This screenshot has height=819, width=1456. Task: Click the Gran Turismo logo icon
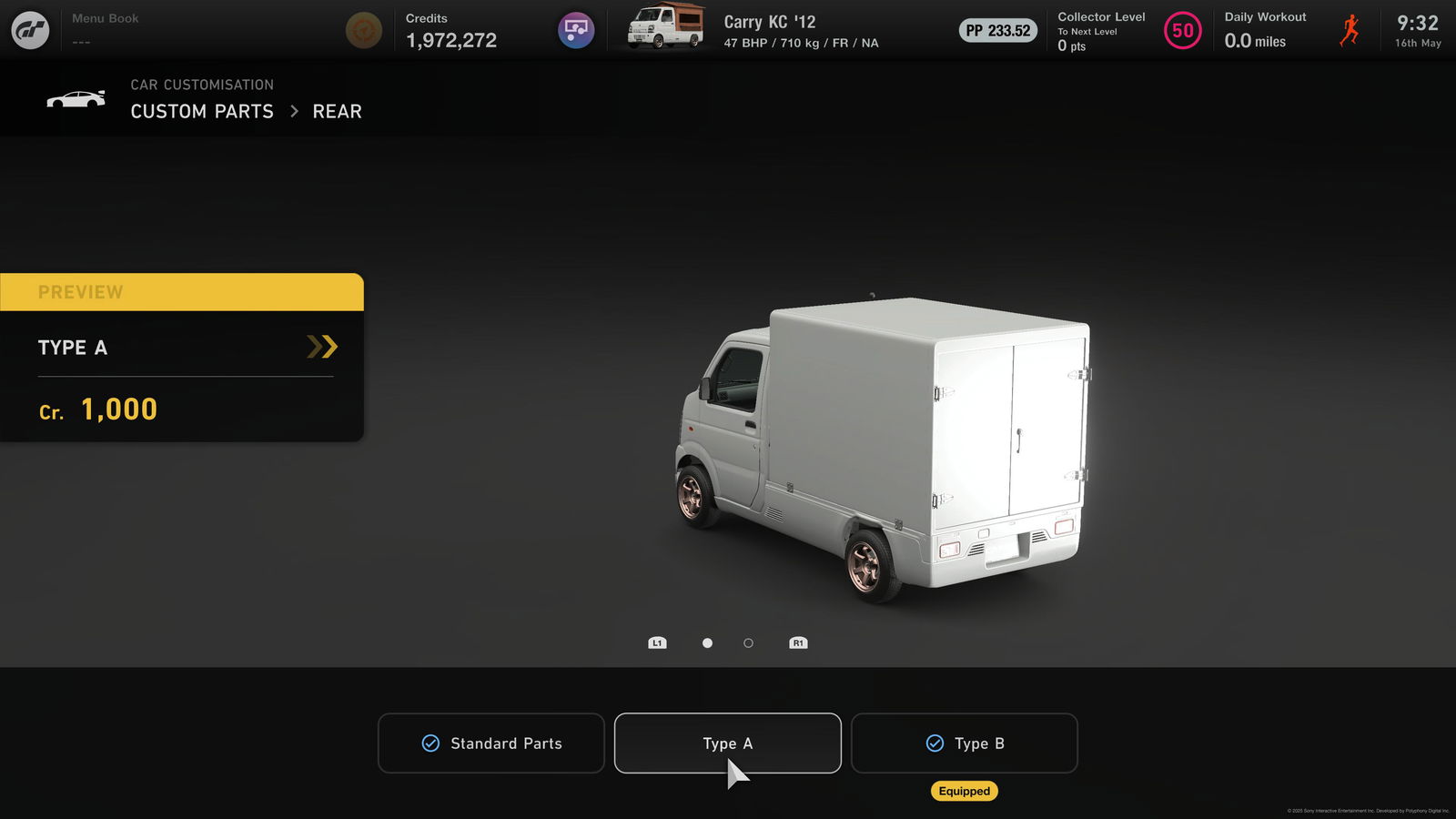[30, 30]
